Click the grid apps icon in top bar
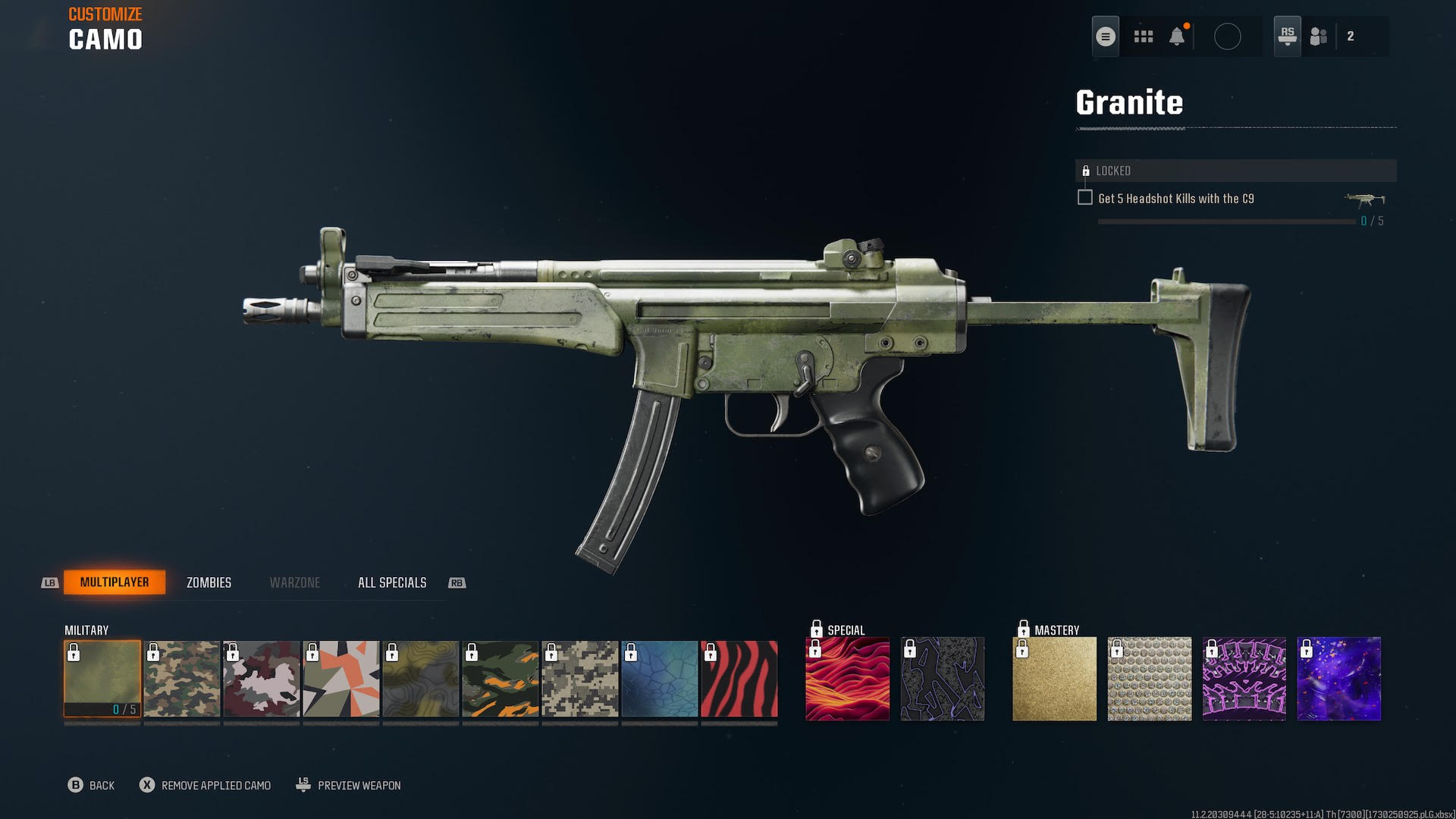Image resolution: width=1456 pixels, height=819 pixels. coord(1143,36)
